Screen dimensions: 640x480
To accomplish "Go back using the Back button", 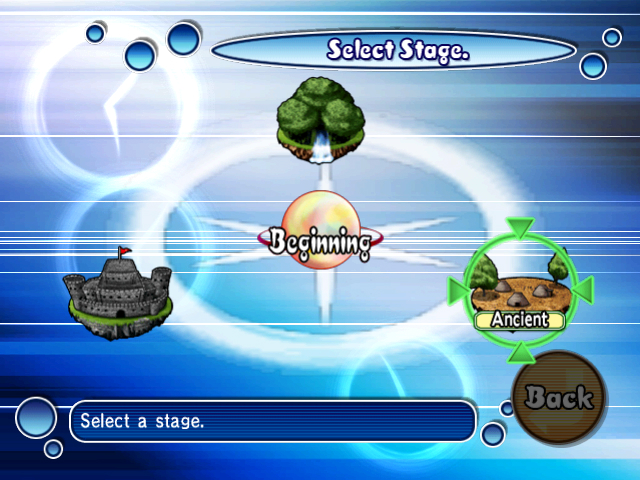I will (x=558, y=397).
